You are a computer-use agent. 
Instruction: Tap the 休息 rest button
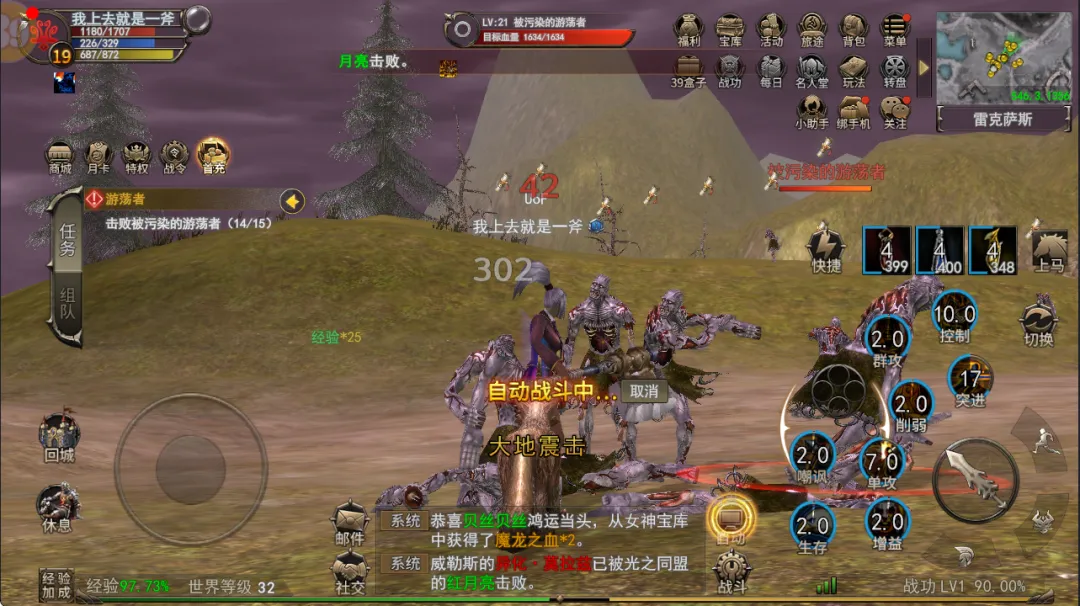57,507
